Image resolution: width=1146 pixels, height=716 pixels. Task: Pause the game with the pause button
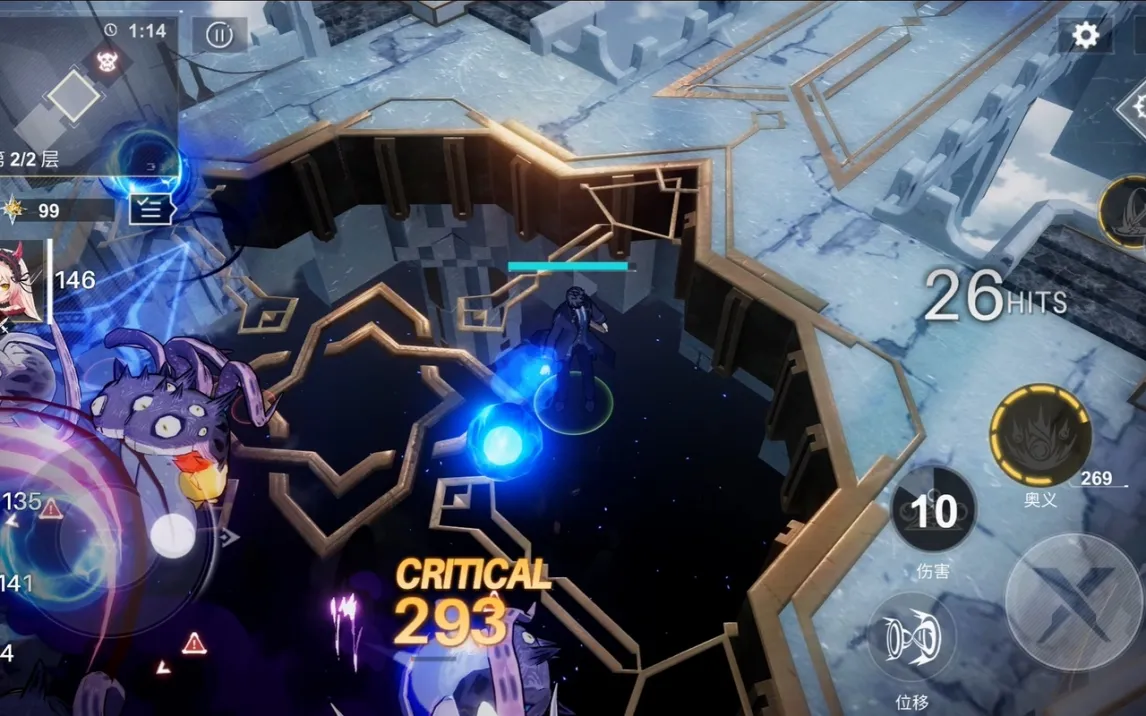(219, 35)
